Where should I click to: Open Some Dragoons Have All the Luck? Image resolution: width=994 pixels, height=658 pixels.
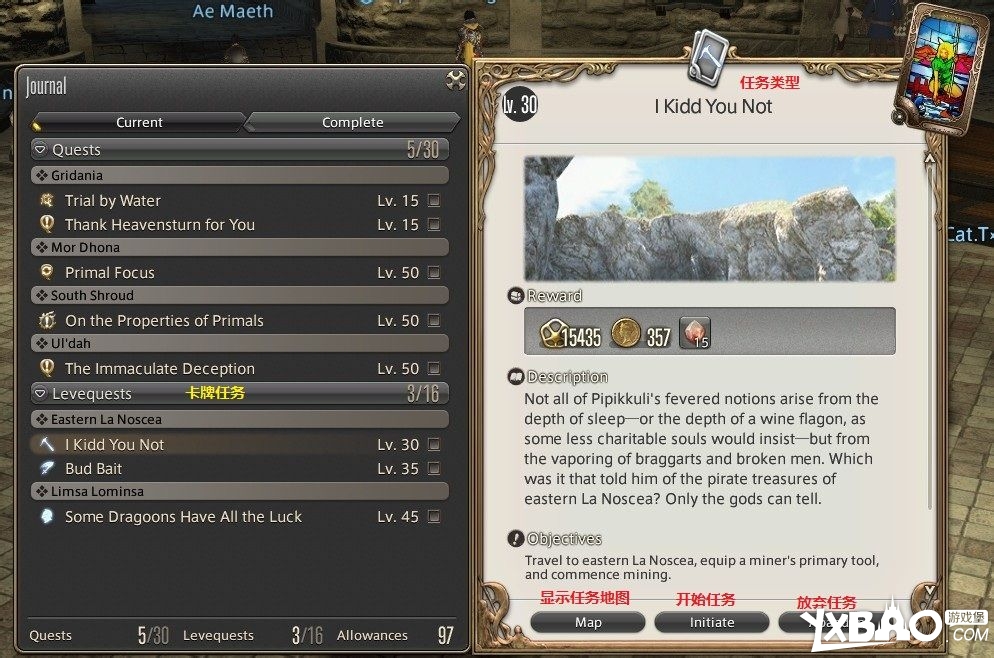pos(183,517)
